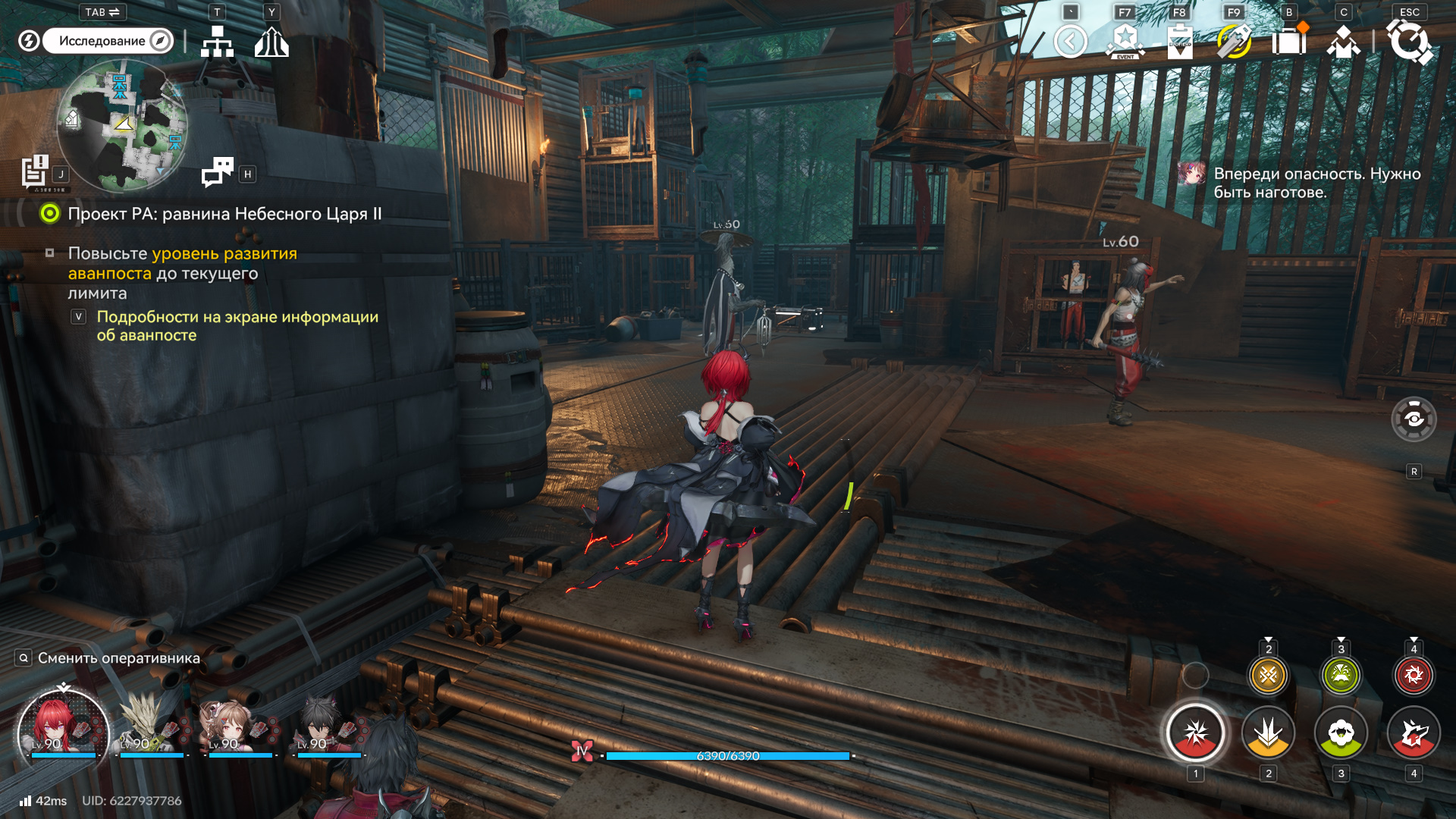This screenshot has width=1456, height=819.
Task: Activate the red combat skill in slot 1
Action: pos(1195,733)
